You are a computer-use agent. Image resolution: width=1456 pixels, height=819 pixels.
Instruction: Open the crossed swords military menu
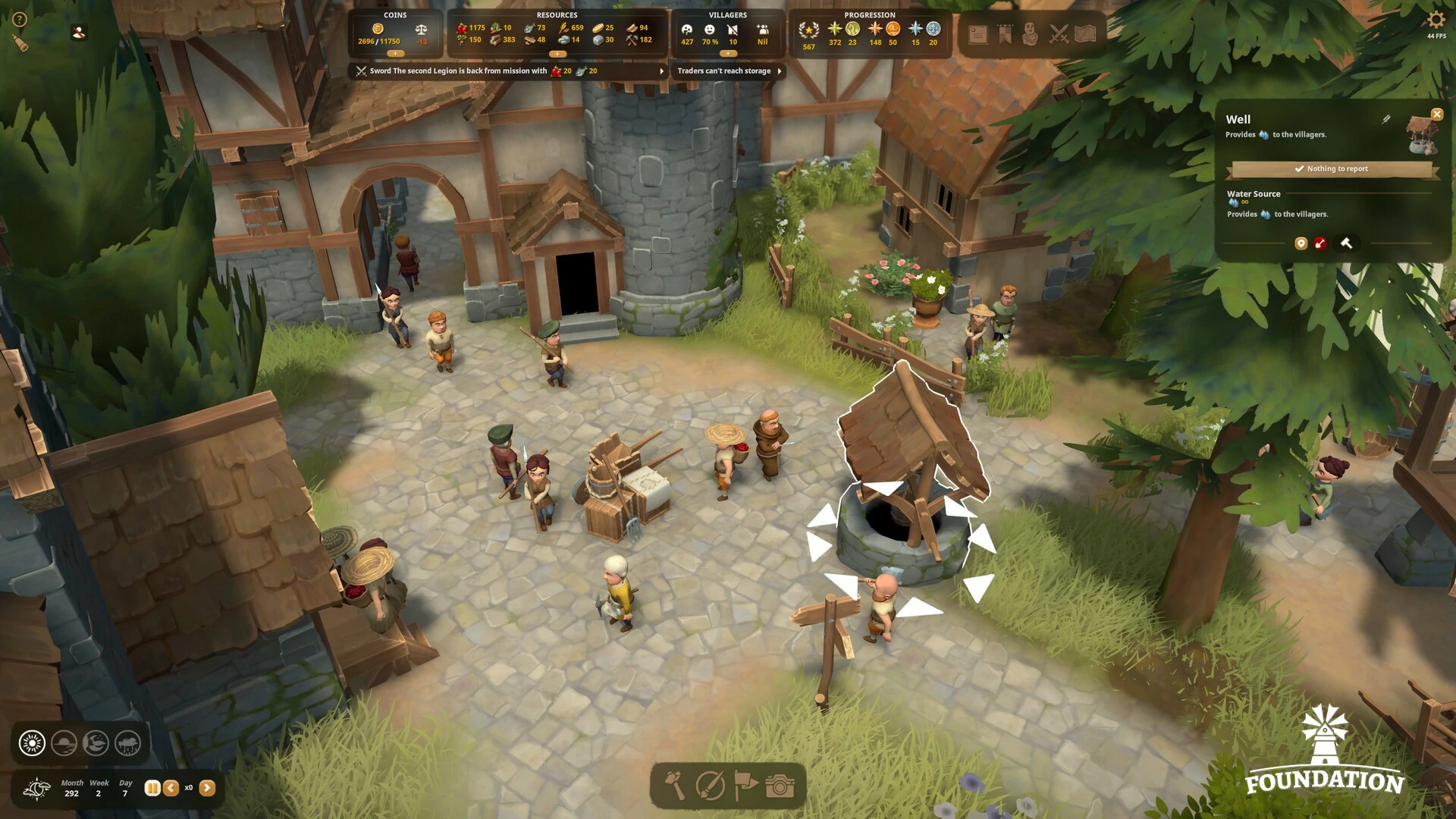[x=1059, y=34]
